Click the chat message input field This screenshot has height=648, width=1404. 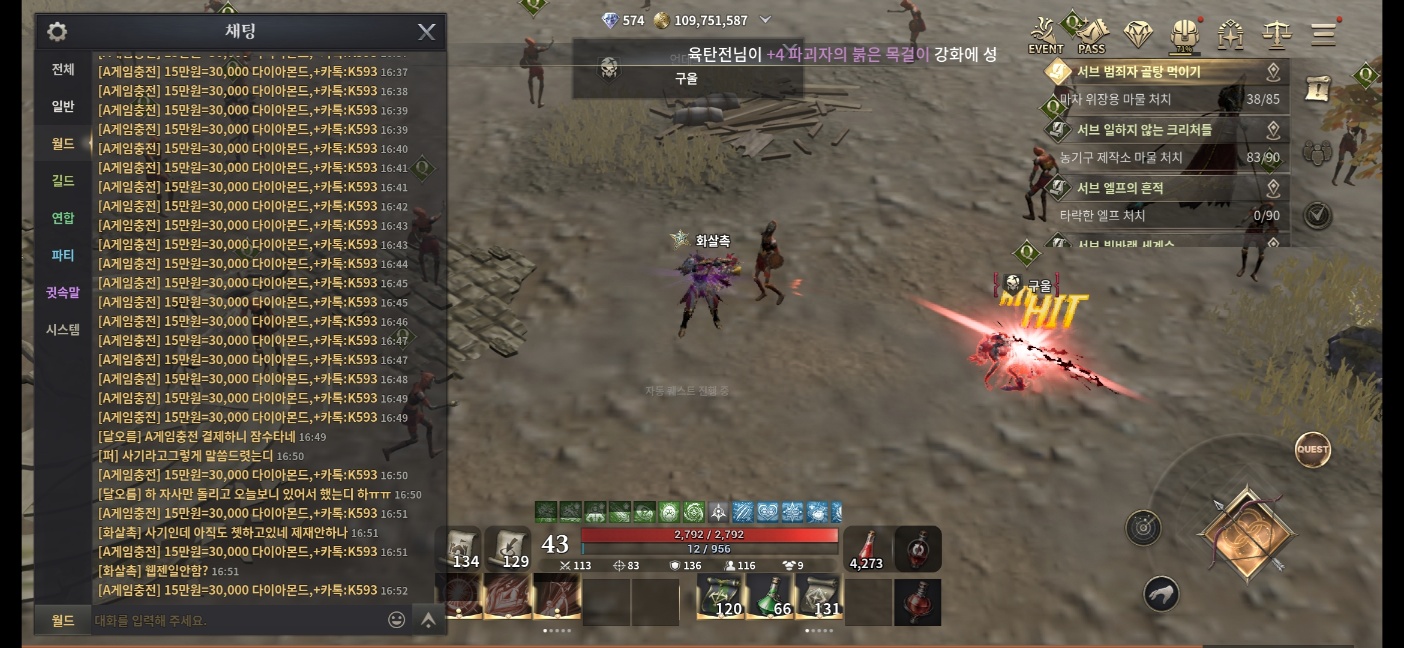coord(235,620)
